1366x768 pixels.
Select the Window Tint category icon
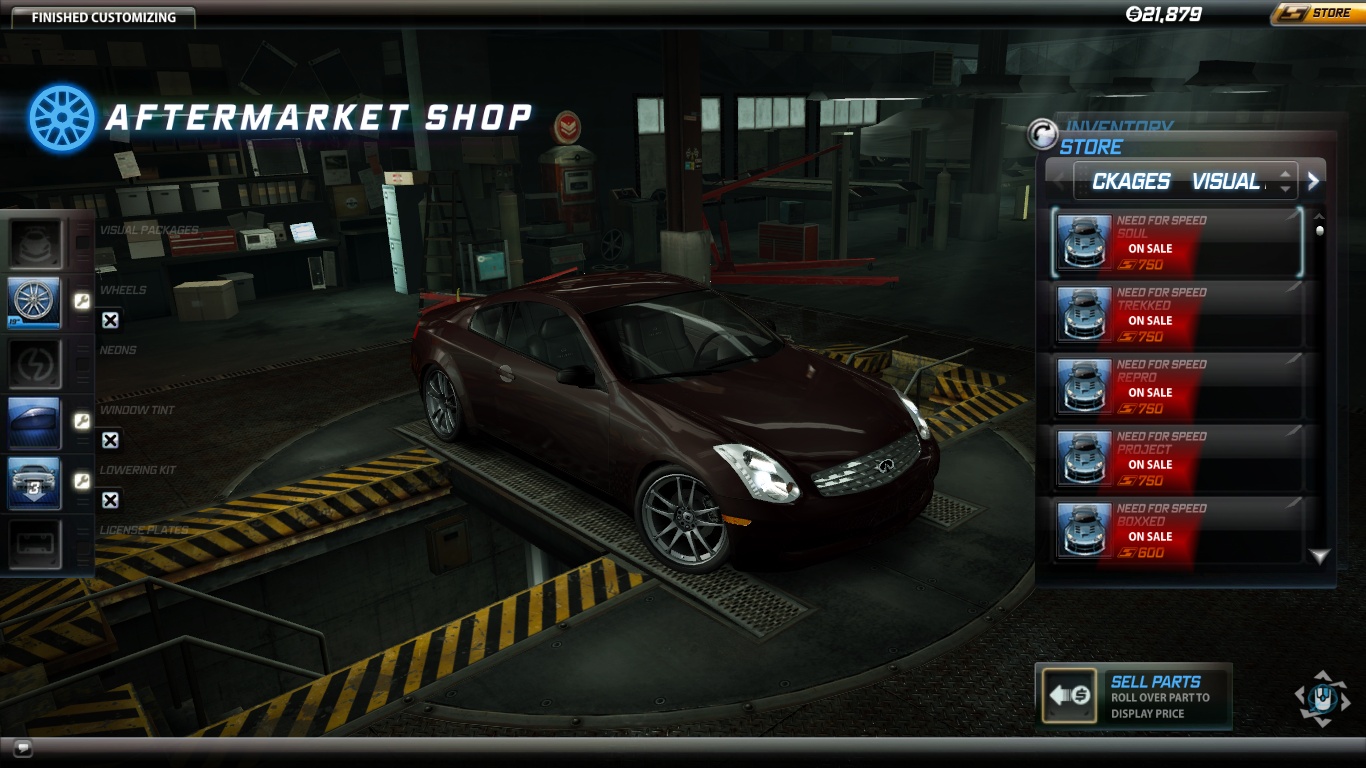coord(36,423)
